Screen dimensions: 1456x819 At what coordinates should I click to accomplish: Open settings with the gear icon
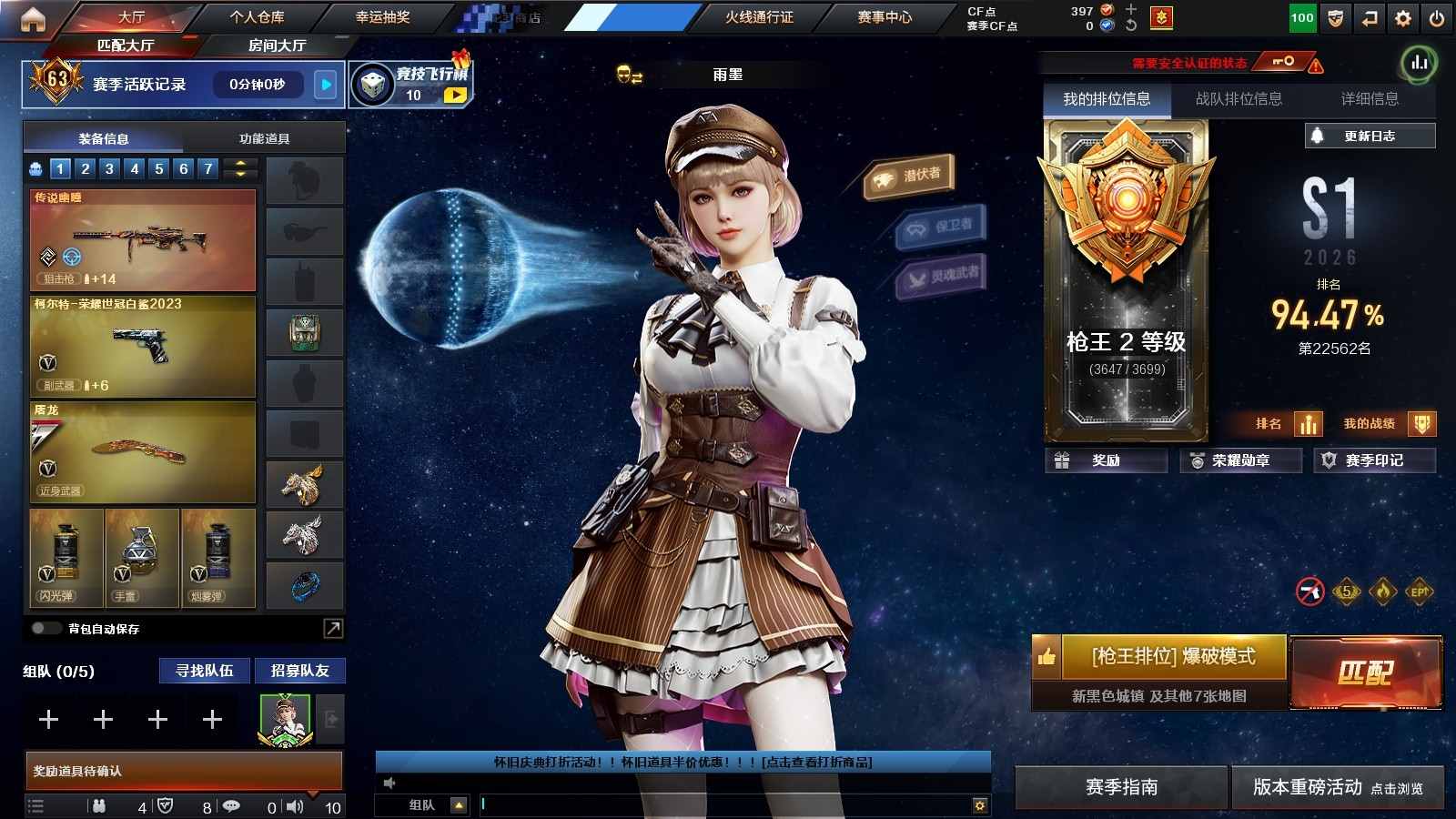pos(1403,17)
